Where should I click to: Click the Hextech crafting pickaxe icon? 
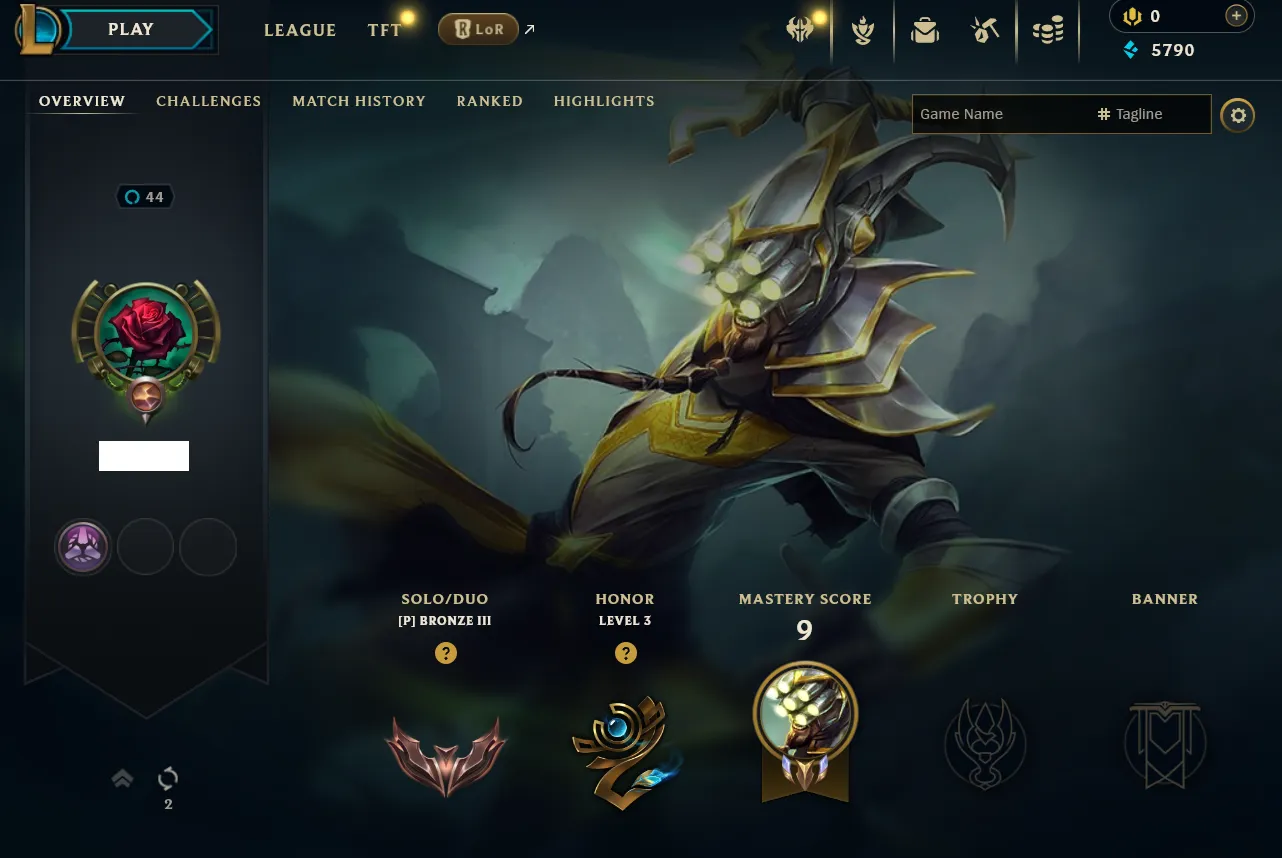(985, 30)
